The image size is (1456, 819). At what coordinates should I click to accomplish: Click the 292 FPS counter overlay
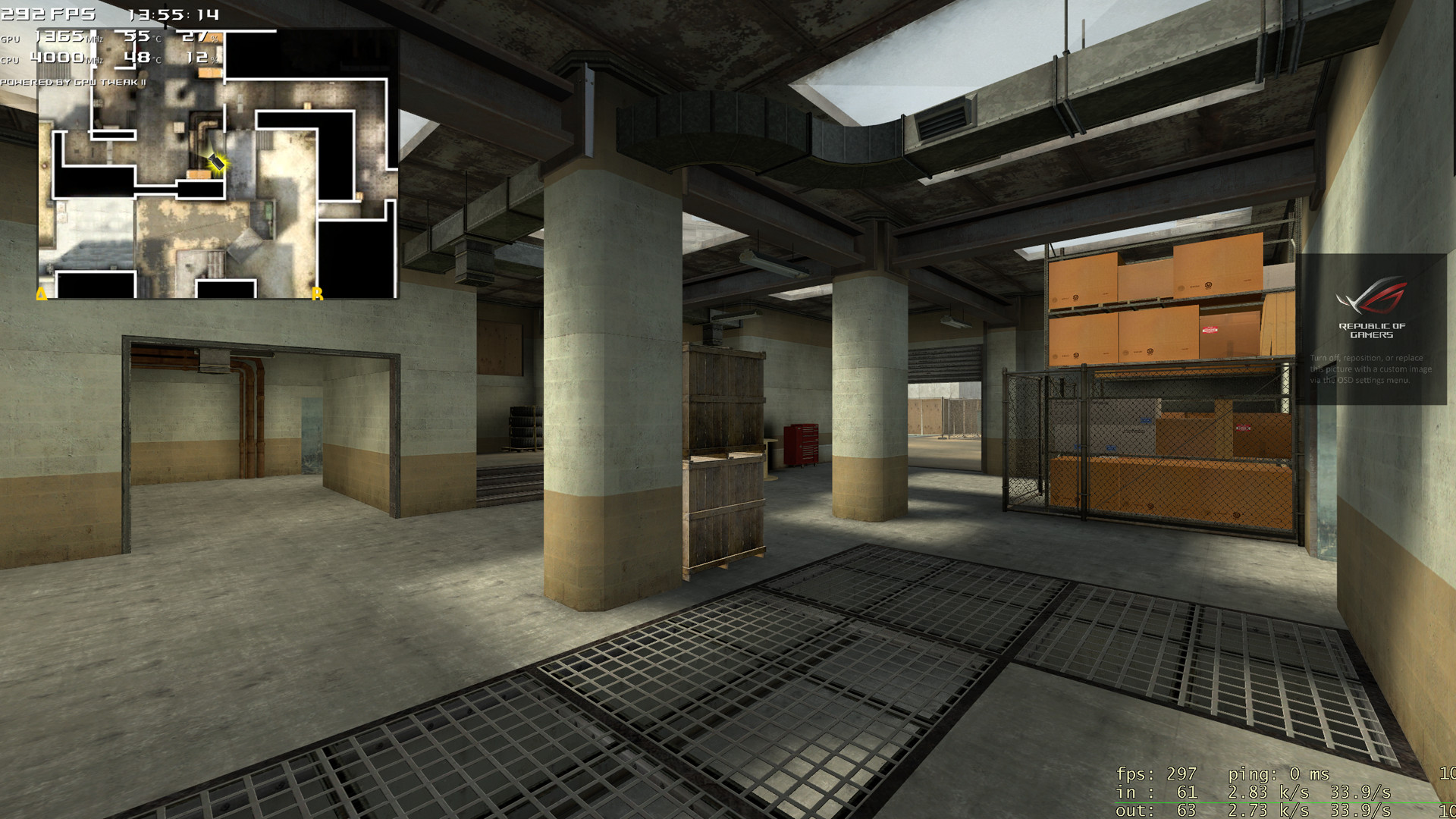coord(47,13)
